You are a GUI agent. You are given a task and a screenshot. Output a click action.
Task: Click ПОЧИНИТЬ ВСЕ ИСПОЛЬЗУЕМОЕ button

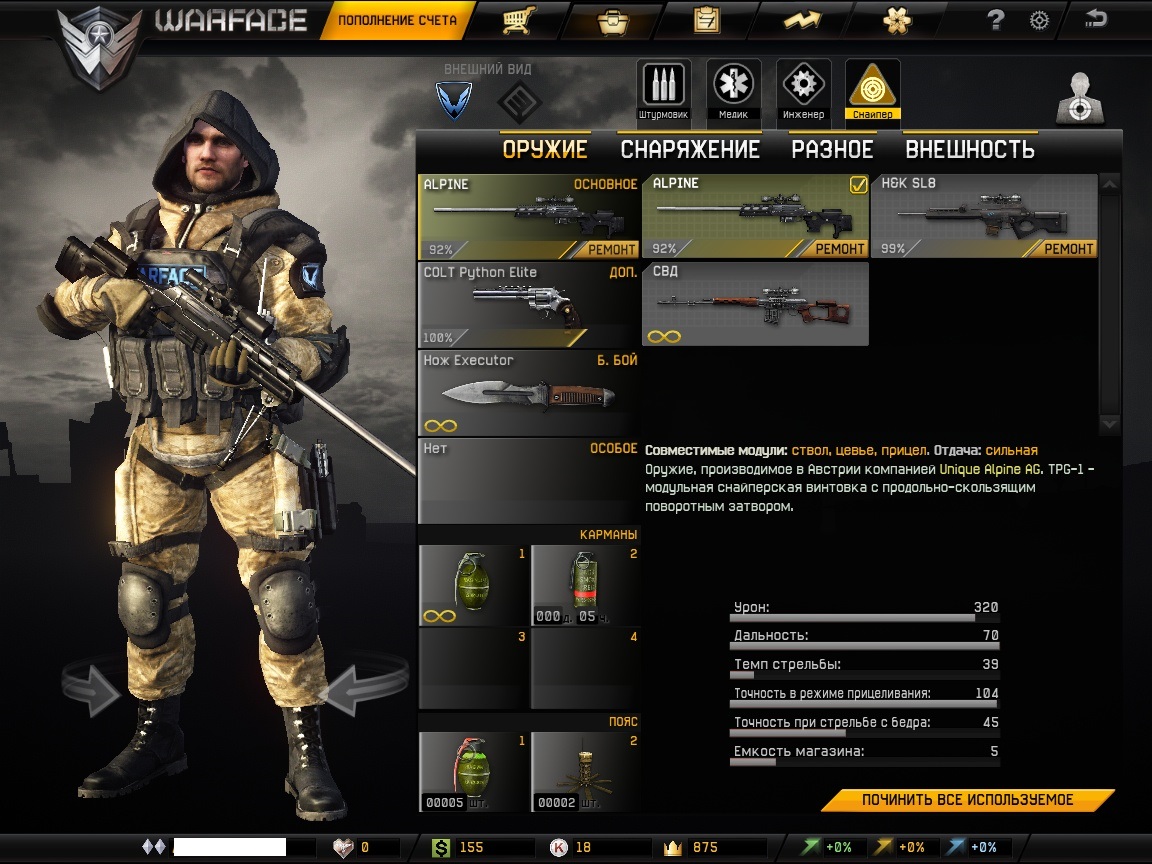pyautogui.click(x=967, y=800)
